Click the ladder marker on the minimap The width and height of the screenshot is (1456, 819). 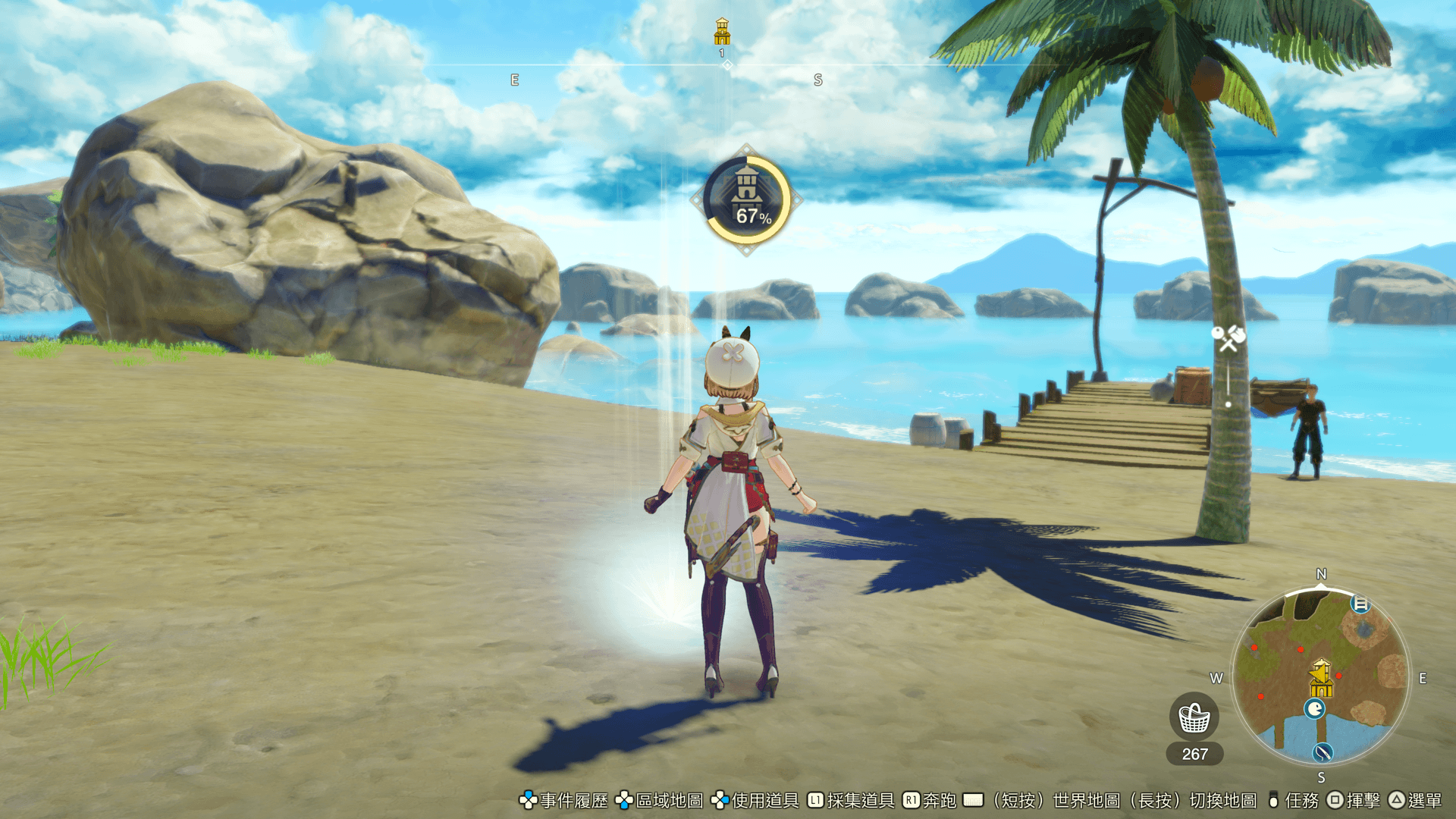[x=1361, y=604]
